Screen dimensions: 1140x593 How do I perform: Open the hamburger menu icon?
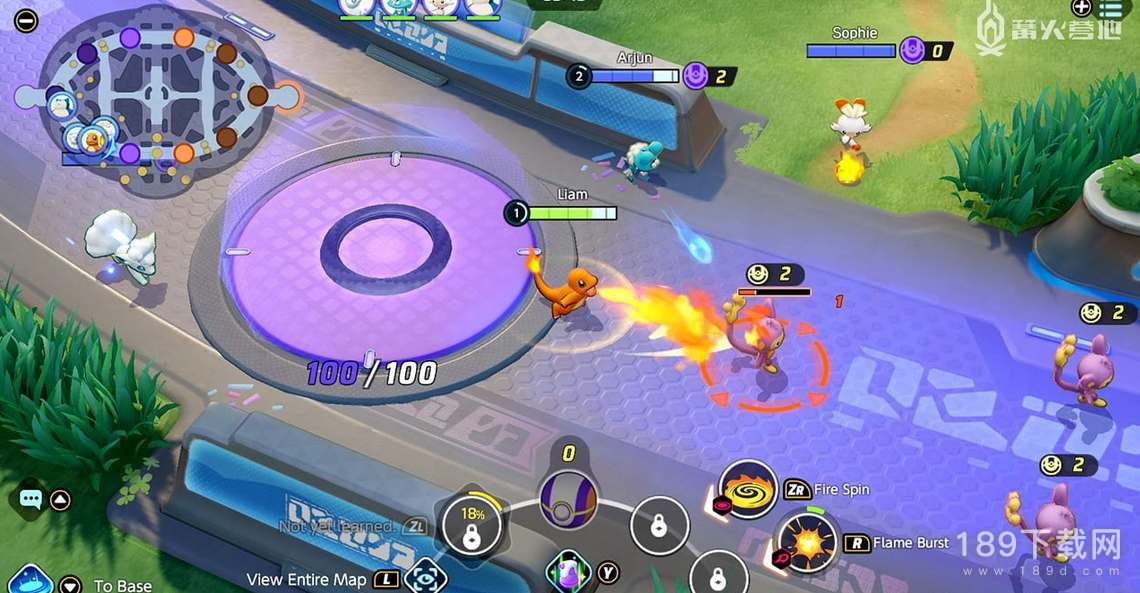tap(1110, 9)
